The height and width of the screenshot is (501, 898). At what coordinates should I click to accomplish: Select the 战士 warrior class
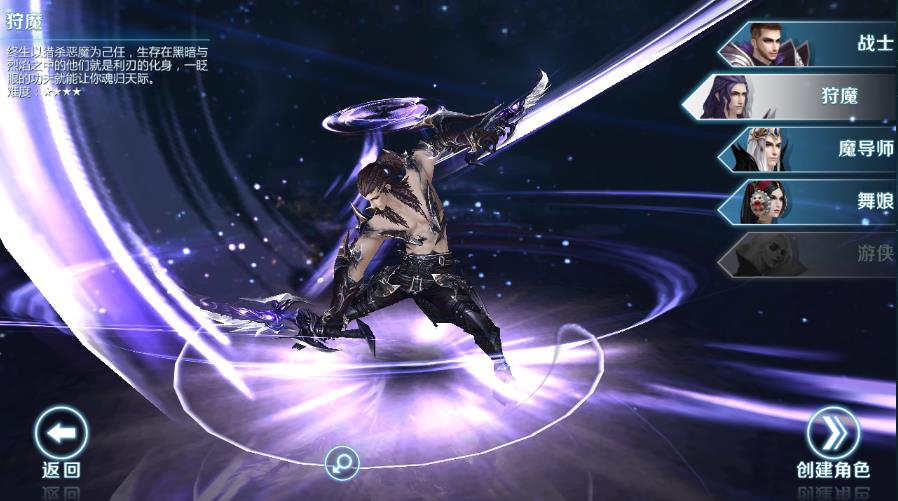[810, 44]
